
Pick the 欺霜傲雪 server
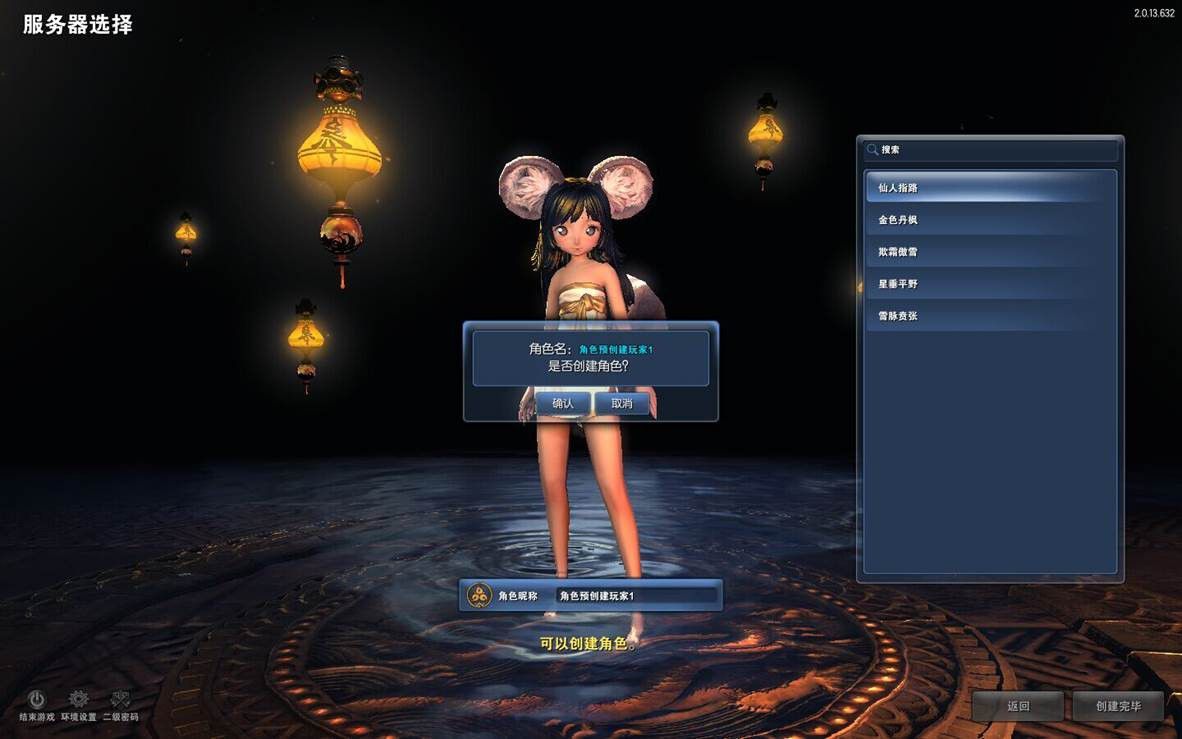tap(990, 252)
